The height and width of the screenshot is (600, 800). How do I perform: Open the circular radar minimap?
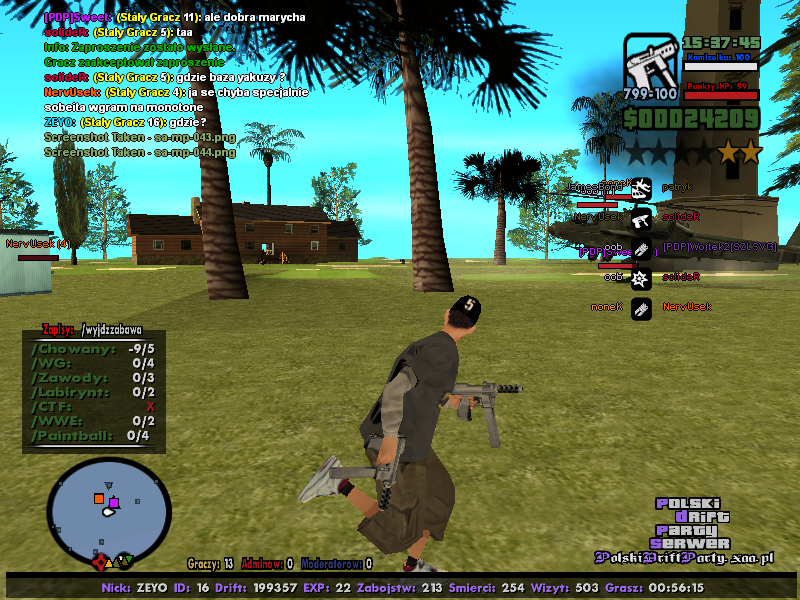(x=109, y=507)
